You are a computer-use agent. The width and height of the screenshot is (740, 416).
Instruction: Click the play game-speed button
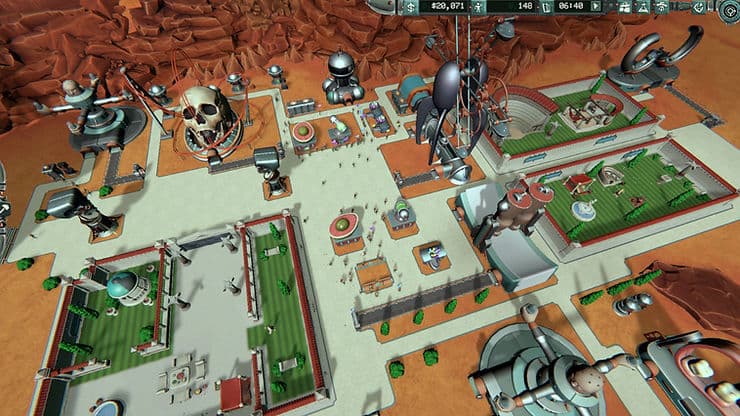(595, 7)
